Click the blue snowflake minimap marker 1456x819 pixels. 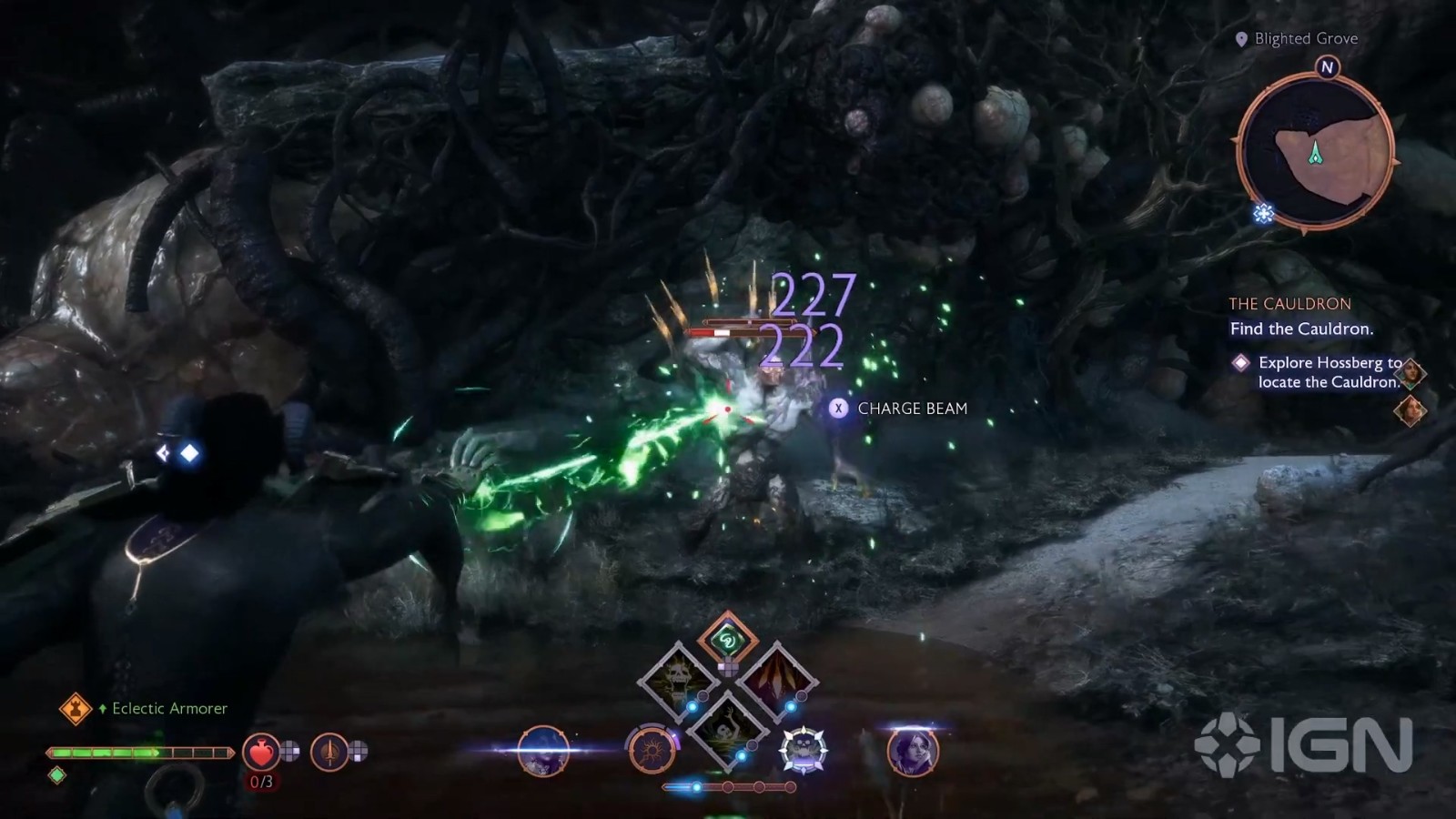pos(1263,214)
